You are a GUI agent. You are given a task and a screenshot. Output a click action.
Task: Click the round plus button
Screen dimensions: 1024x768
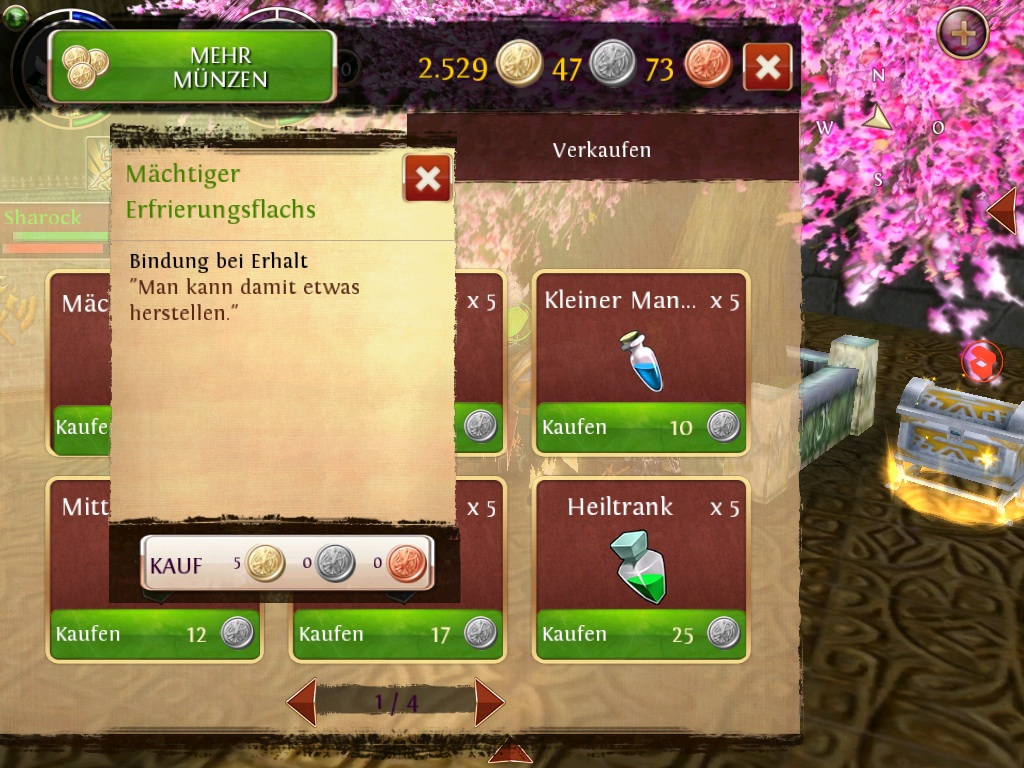pyautogui.click(x=963, y=34)
